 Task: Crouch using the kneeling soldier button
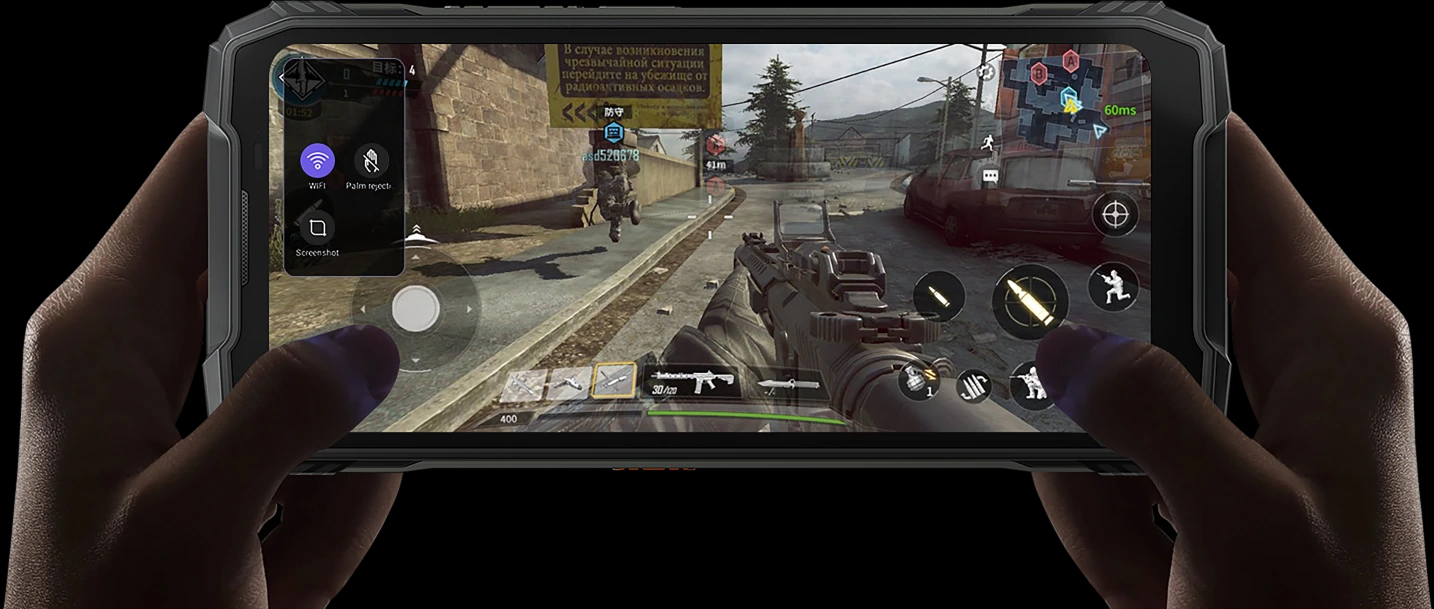pos(1114,286)
